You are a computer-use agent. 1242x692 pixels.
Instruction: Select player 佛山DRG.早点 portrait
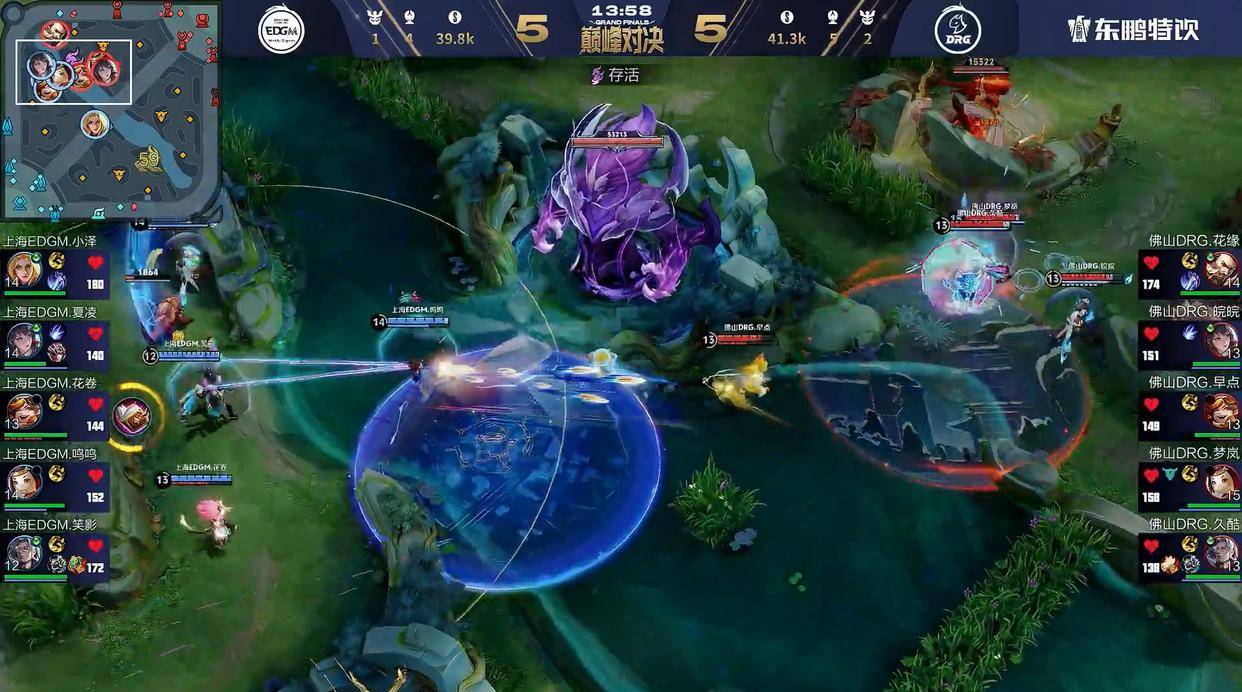coord(1220,411)
